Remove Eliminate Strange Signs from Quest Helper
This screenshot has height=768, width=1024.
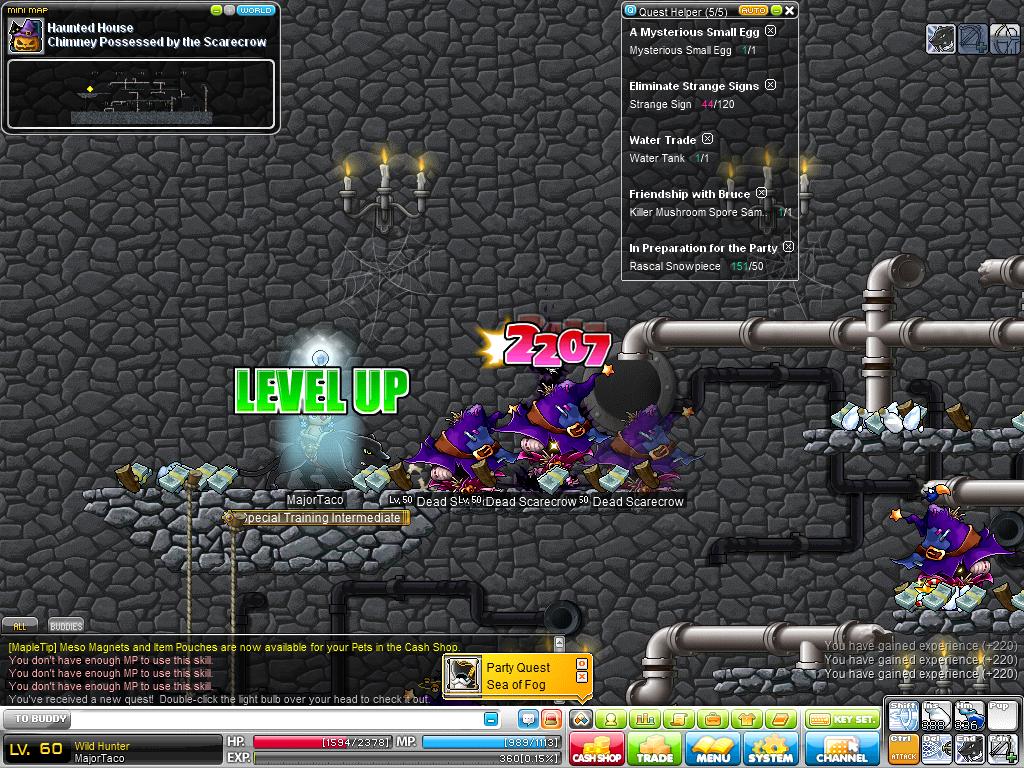point(770,86)
